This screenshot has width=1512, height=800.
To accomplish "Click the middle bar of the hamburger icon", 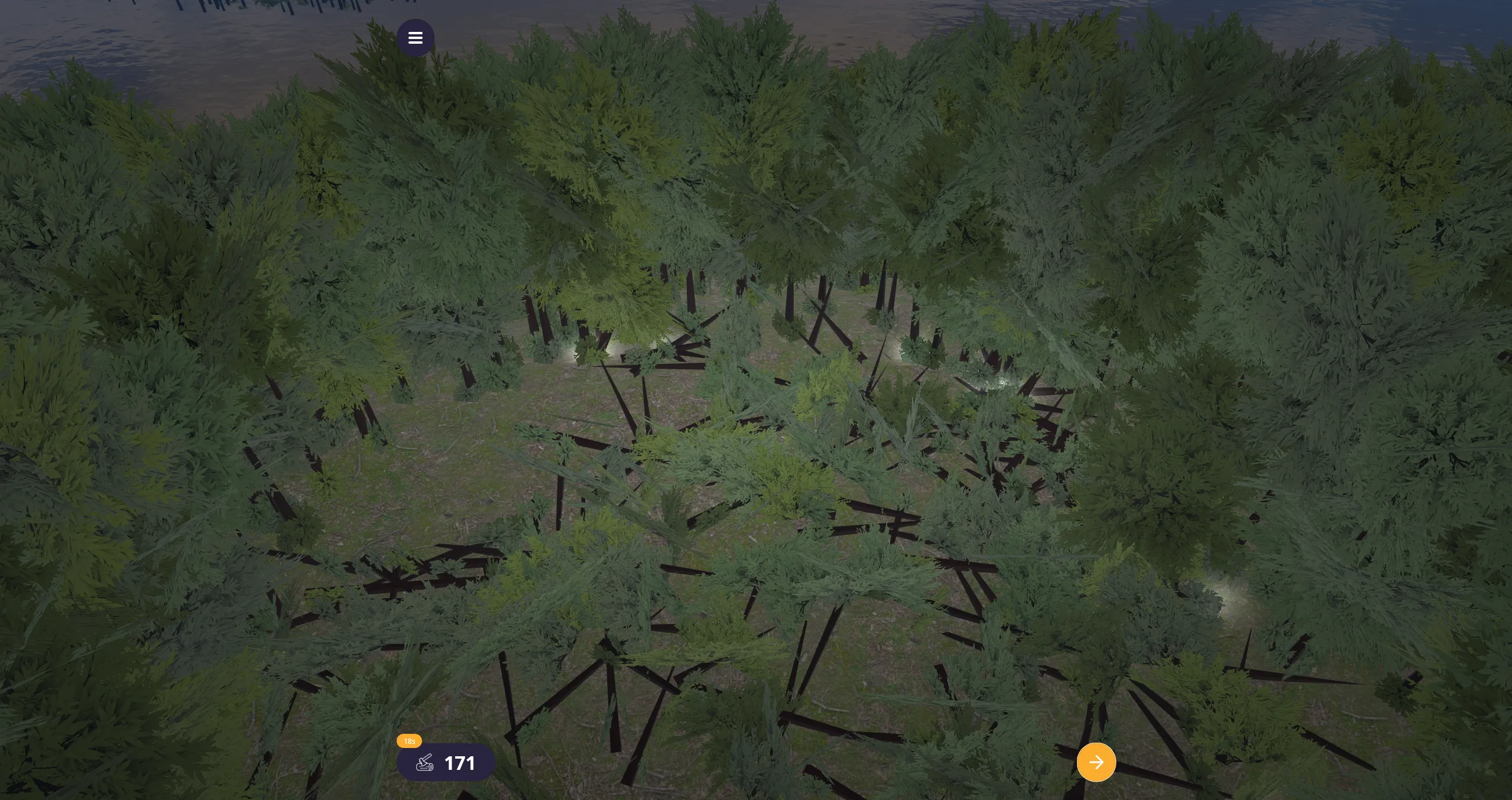I will click(416, 37).
